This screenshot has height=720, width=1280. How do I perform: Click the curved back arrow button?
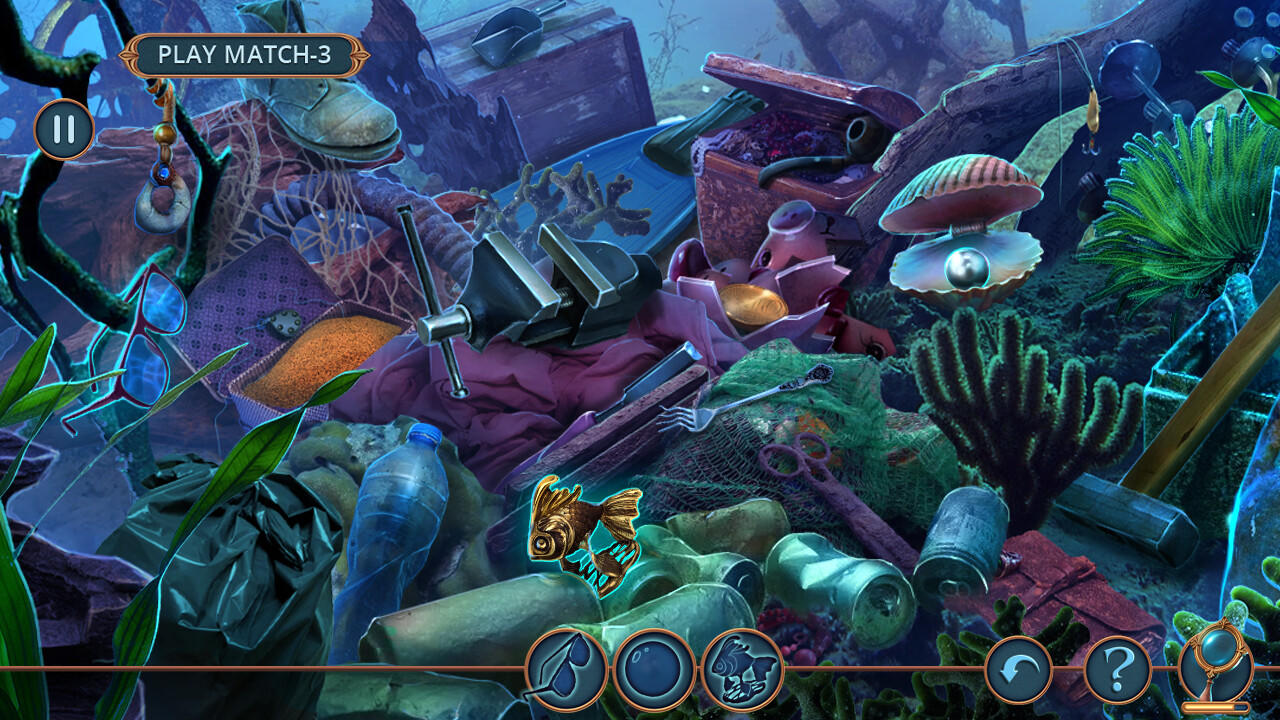tap(1018, 669)
